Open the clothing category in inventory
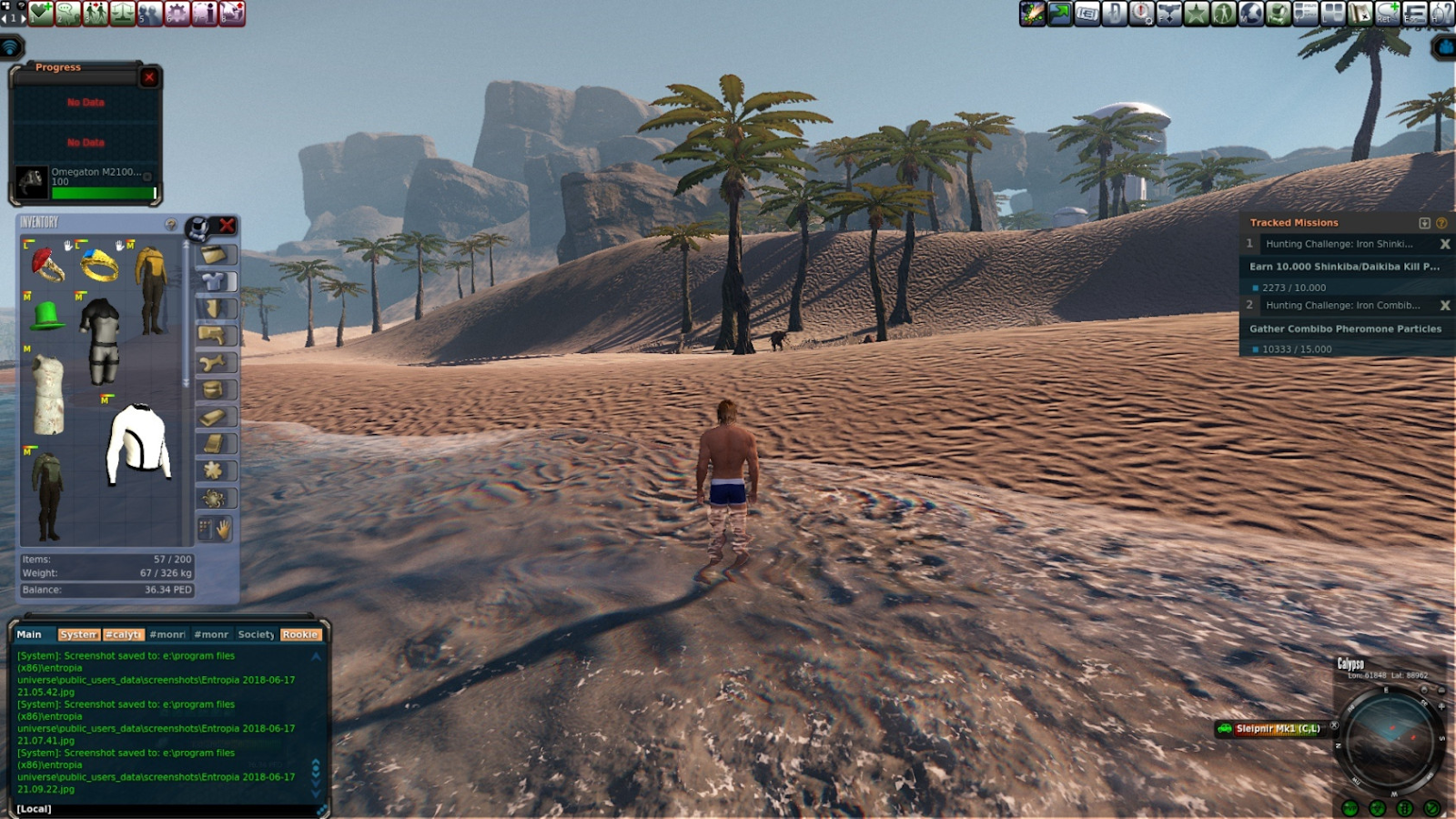 pos(216,282)
